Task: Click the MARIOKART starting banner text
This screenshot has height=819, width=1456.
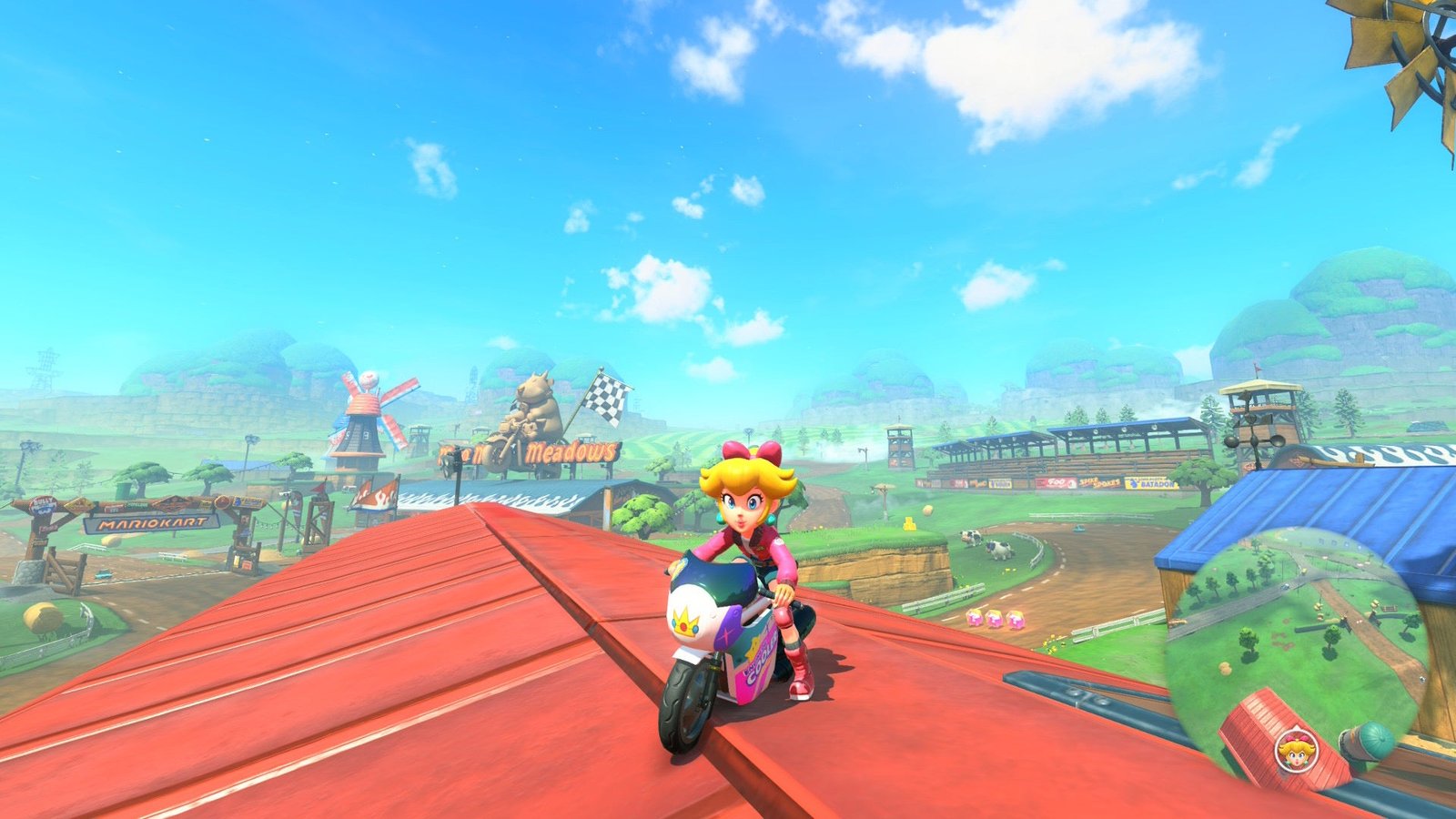Action: (151, 523)
